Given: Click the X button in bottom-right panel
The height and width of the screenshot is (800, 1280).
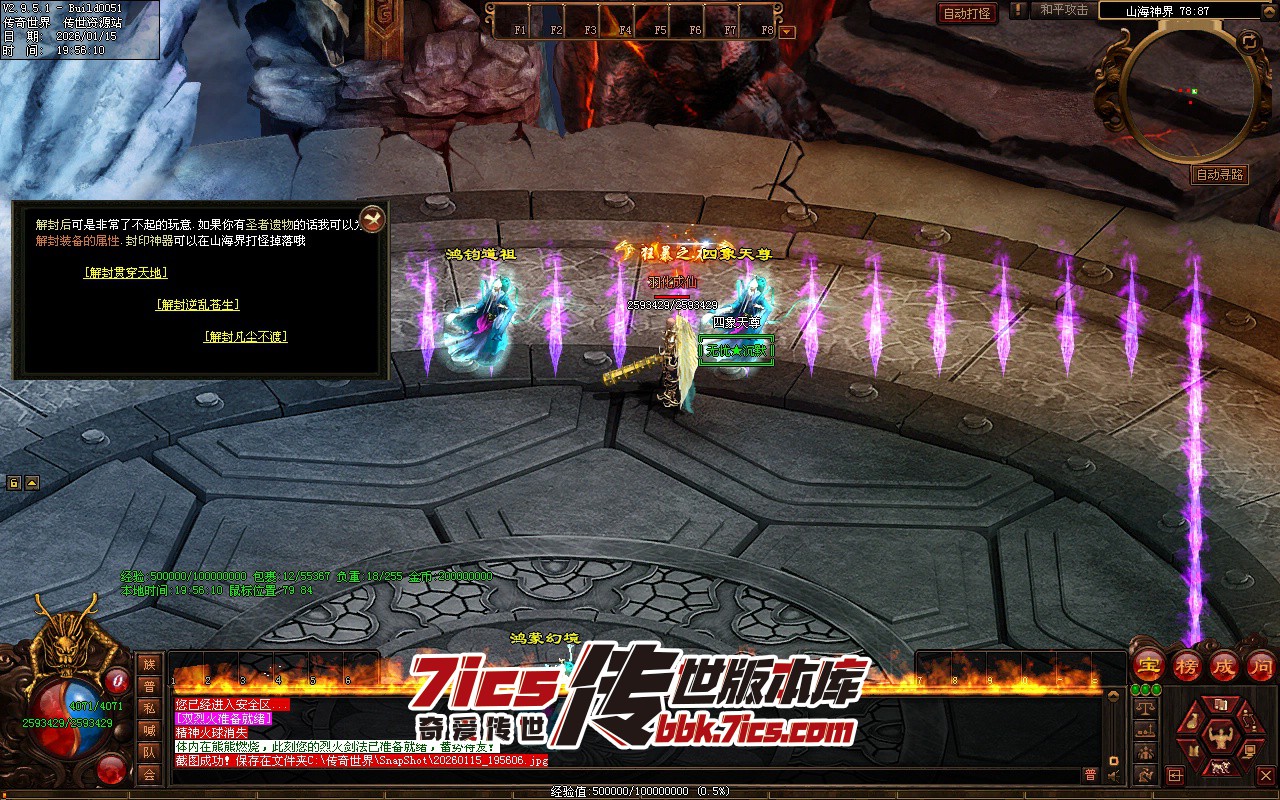Looking at the screenshot, I should [1266, 775].
